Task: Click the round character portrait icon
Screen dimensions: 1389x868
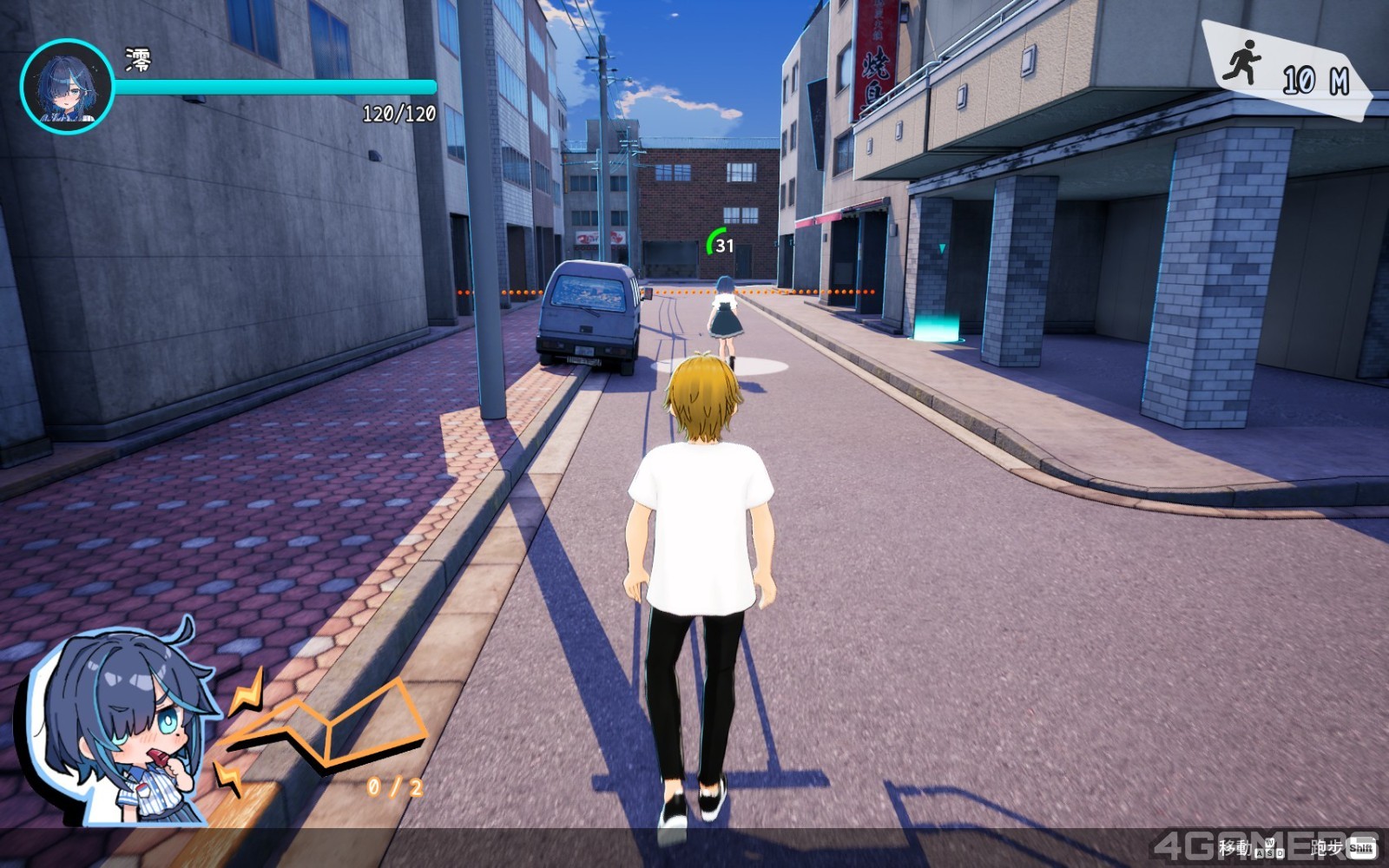Action: [x=67, y=86]
